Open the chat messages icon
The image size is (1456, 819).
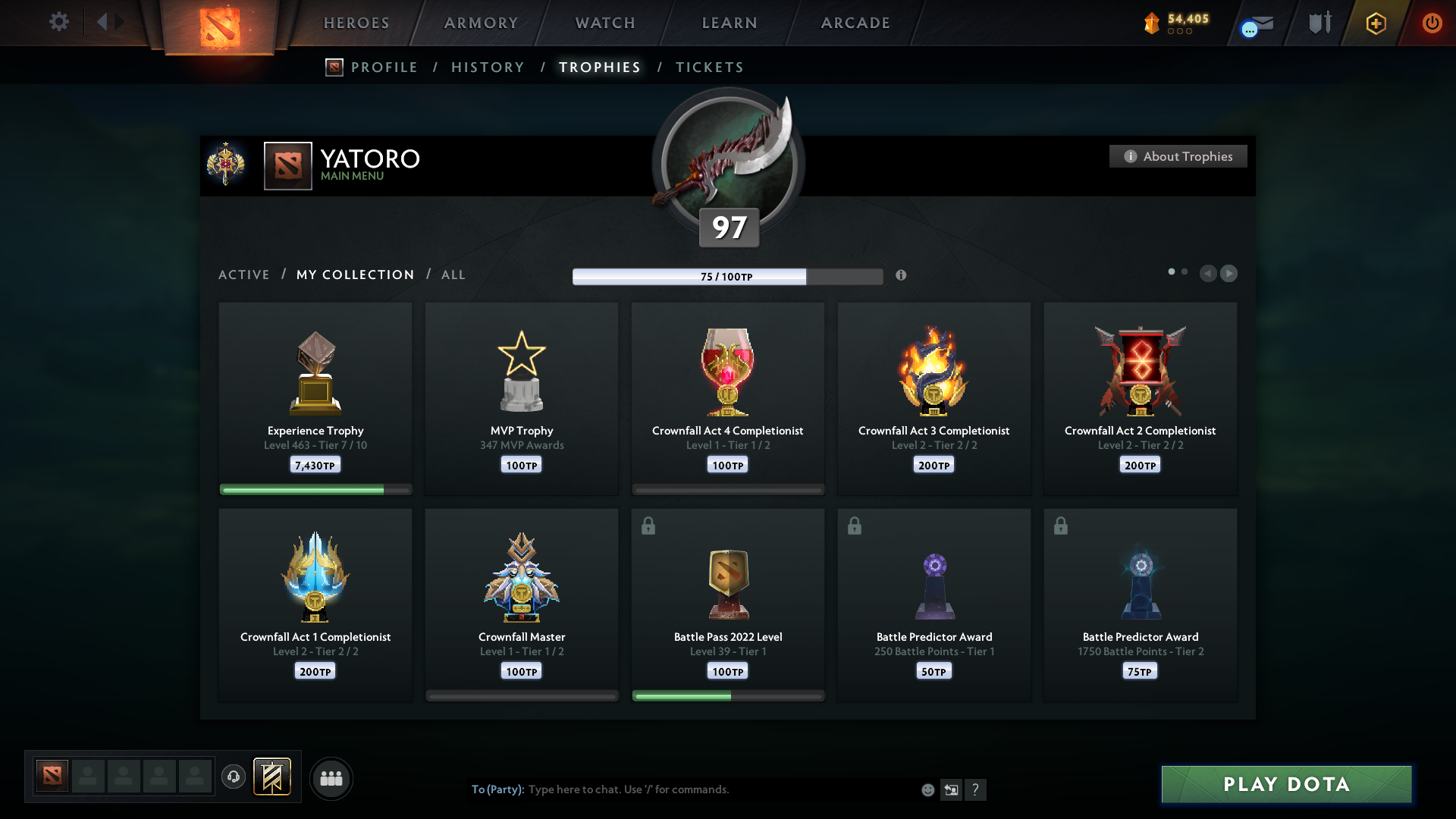[x=1254, y=23]
